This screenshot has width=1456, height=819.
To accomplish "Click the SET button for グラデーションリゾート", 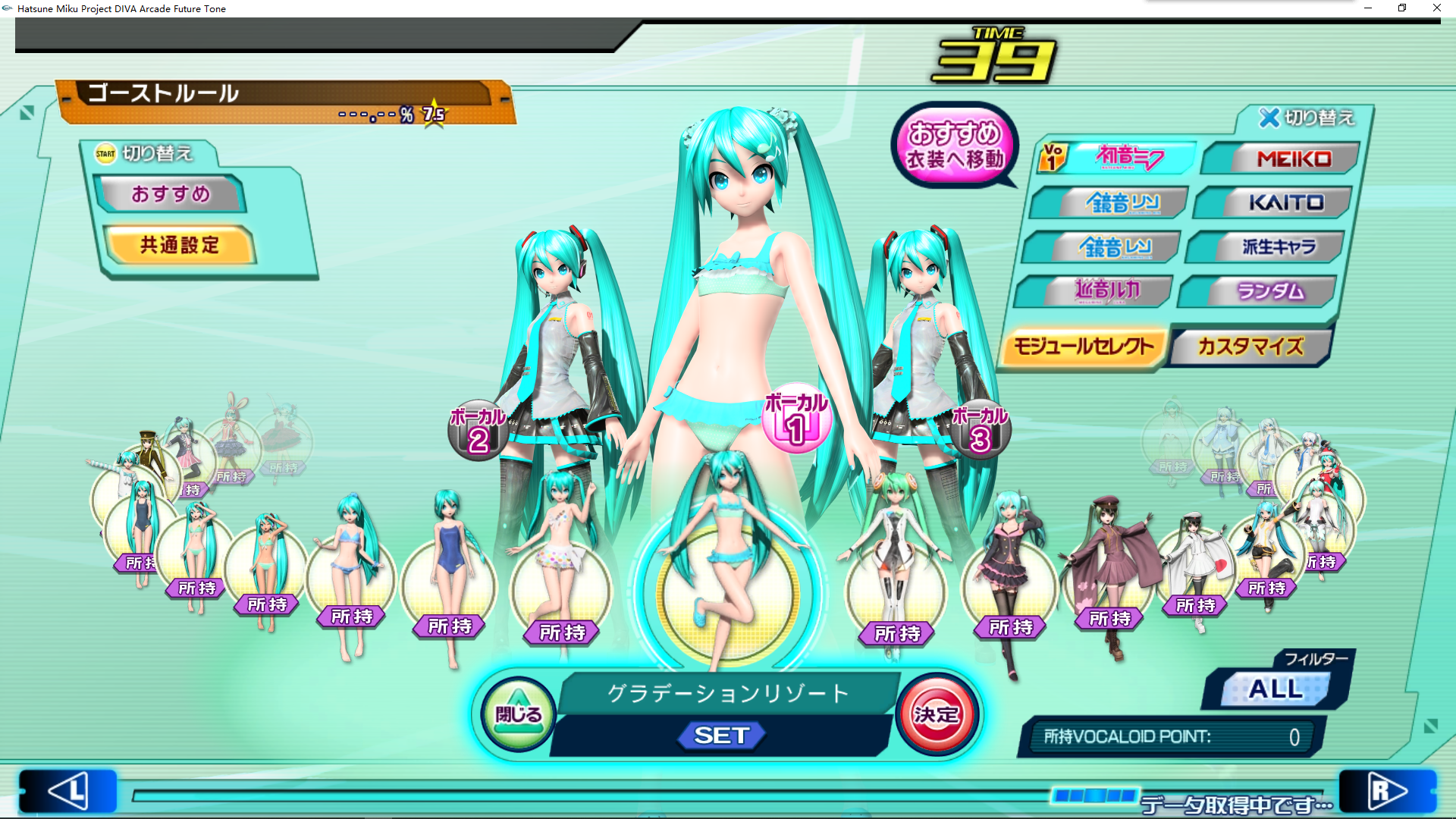I will (x=722, y=735).
